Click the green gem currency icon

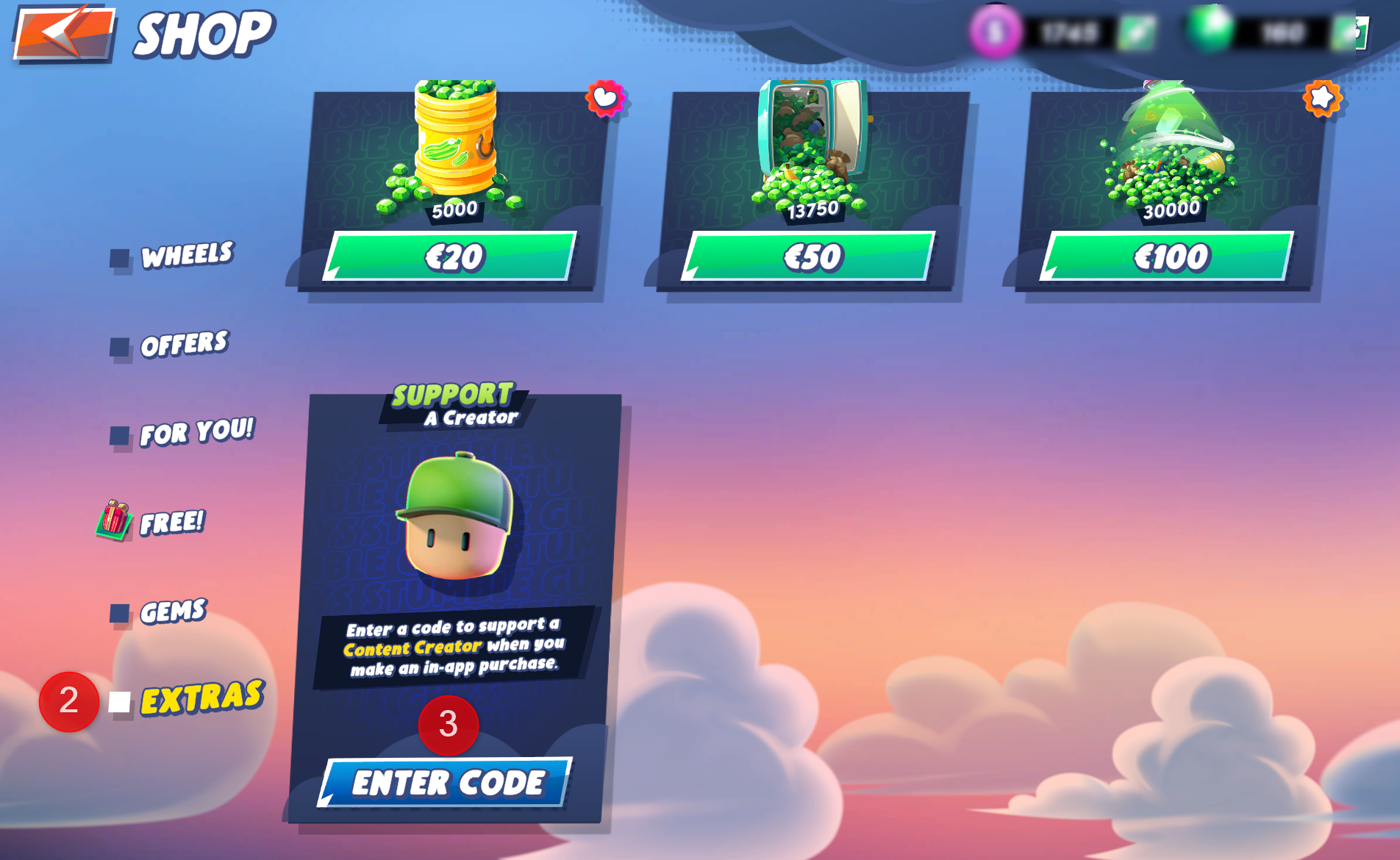pyautogui.click(x=1210, y=29)
